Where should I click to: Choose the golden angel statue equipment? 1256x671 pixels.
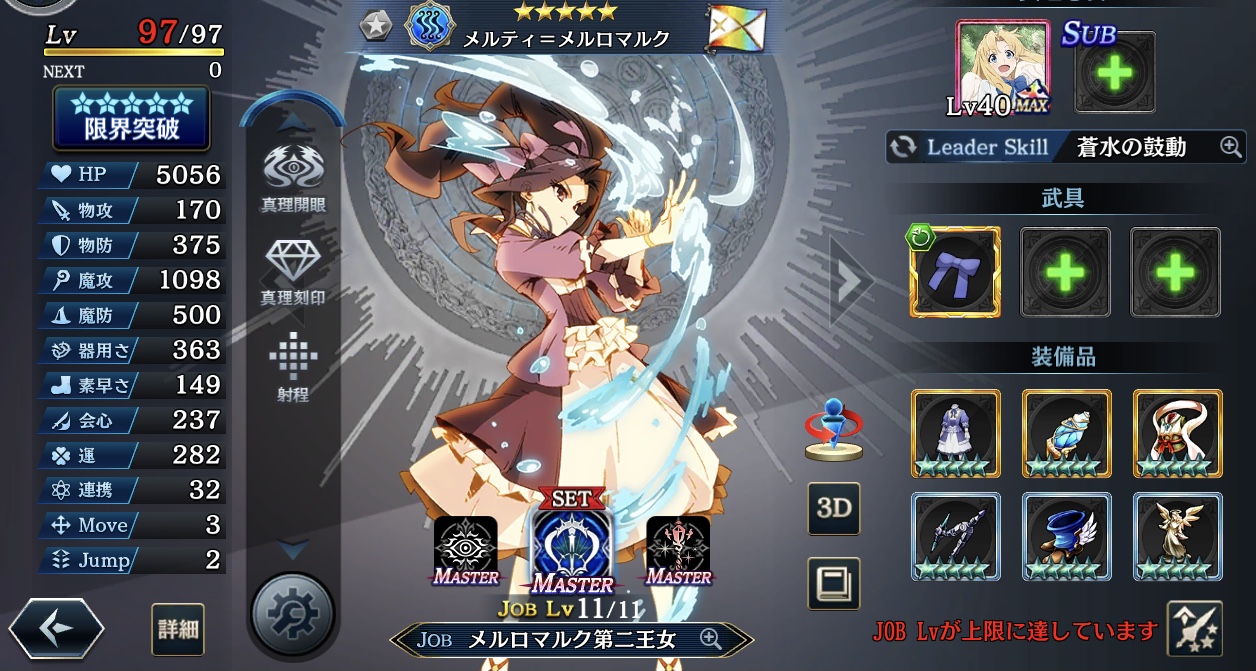point(1177,536)
